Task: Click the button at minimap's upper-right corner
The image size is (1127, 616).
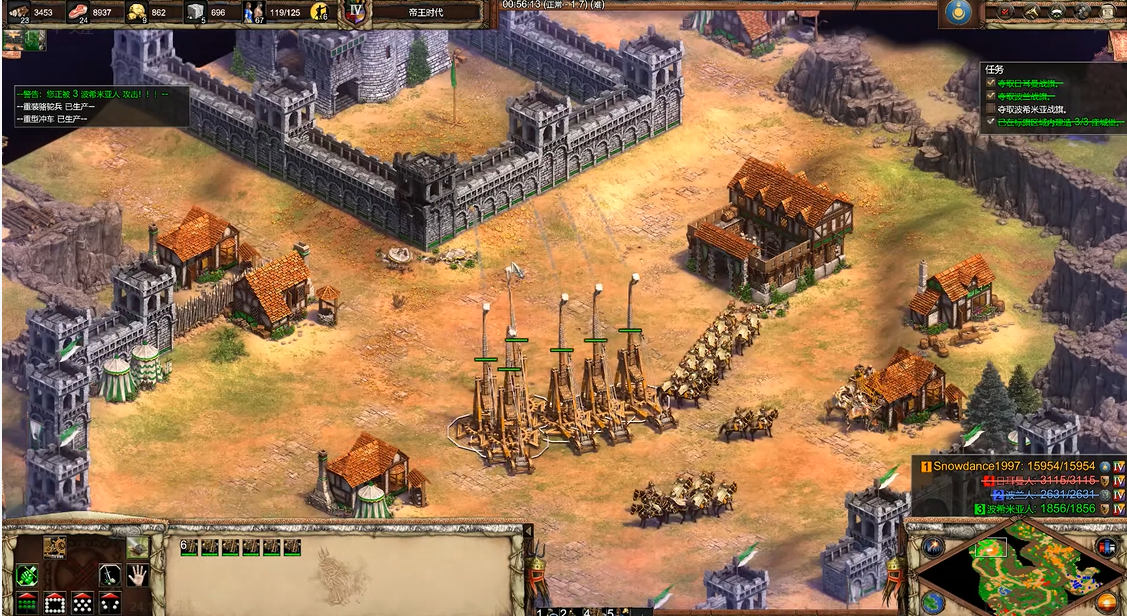Action: pos(1105,546)
